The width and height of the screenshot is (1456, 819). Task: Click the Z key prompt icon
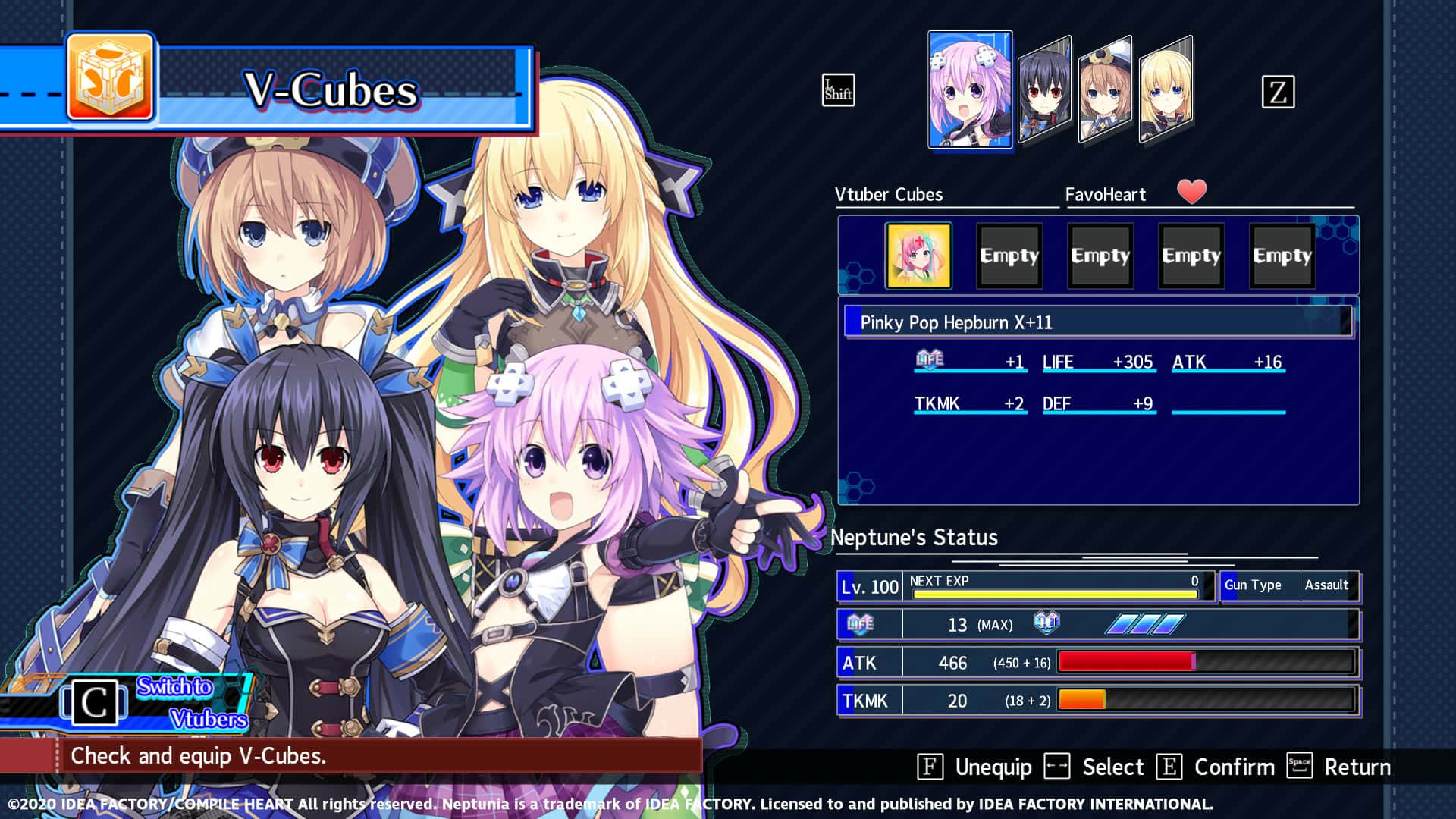coord(1280,90)
